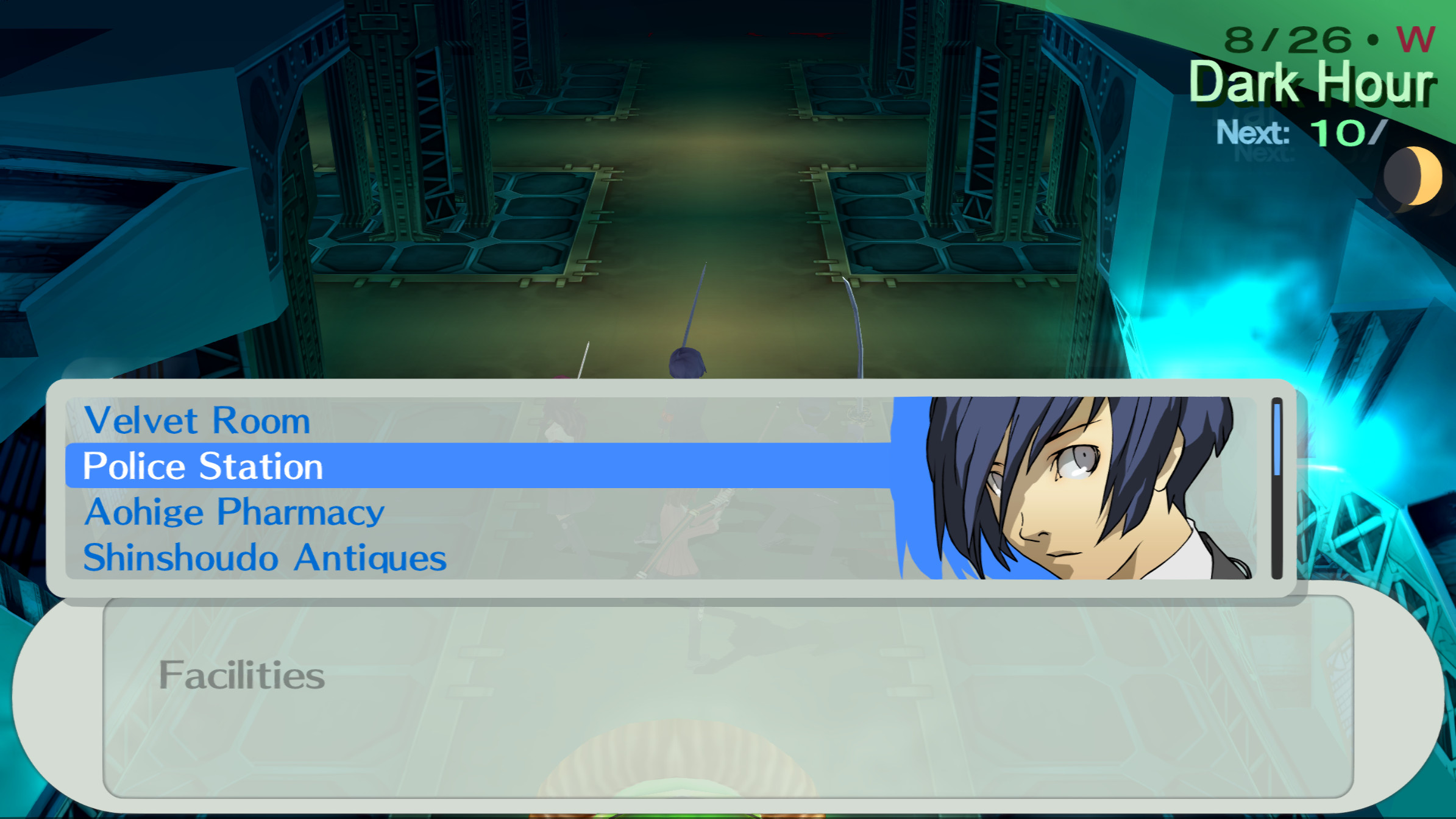Select Police Station from the list

point(201,466)
